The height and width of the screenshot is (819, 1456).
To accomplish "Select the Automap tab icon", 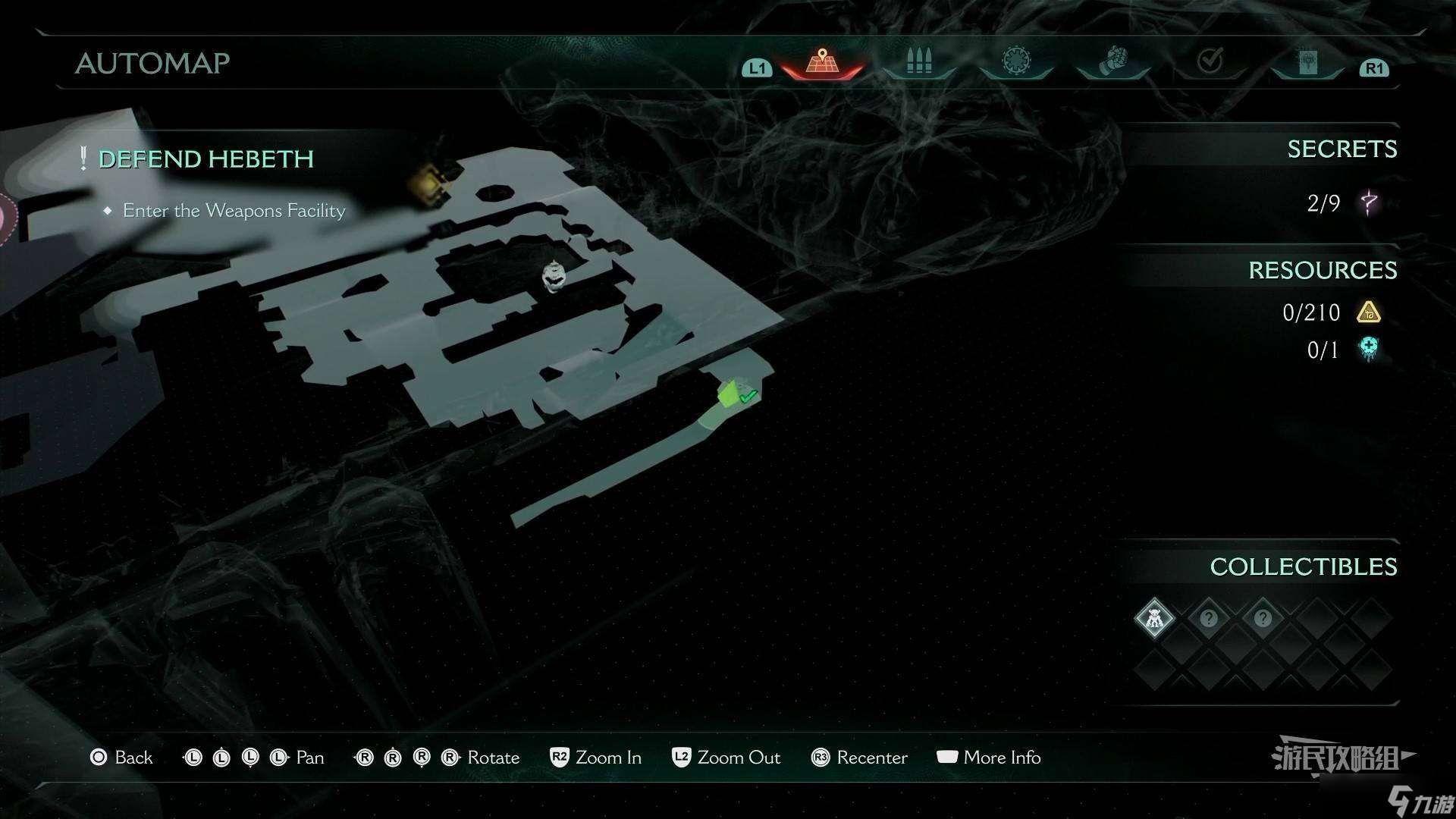I will pos(821,61).
